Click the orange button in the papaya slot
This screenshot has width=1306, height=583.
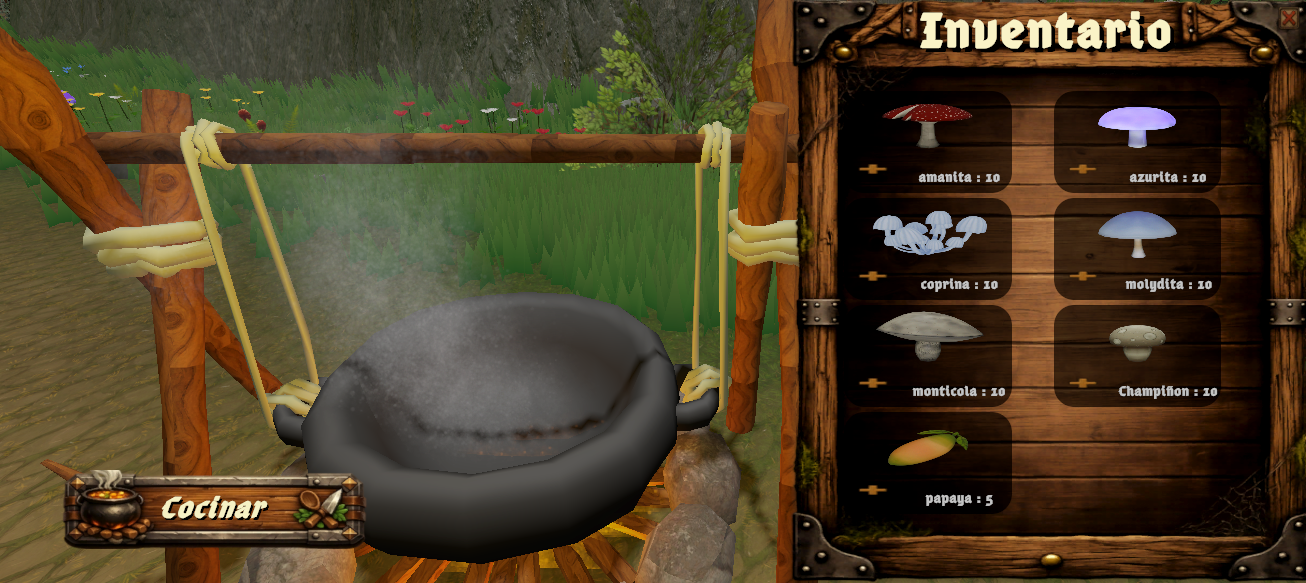coord(873,490)
